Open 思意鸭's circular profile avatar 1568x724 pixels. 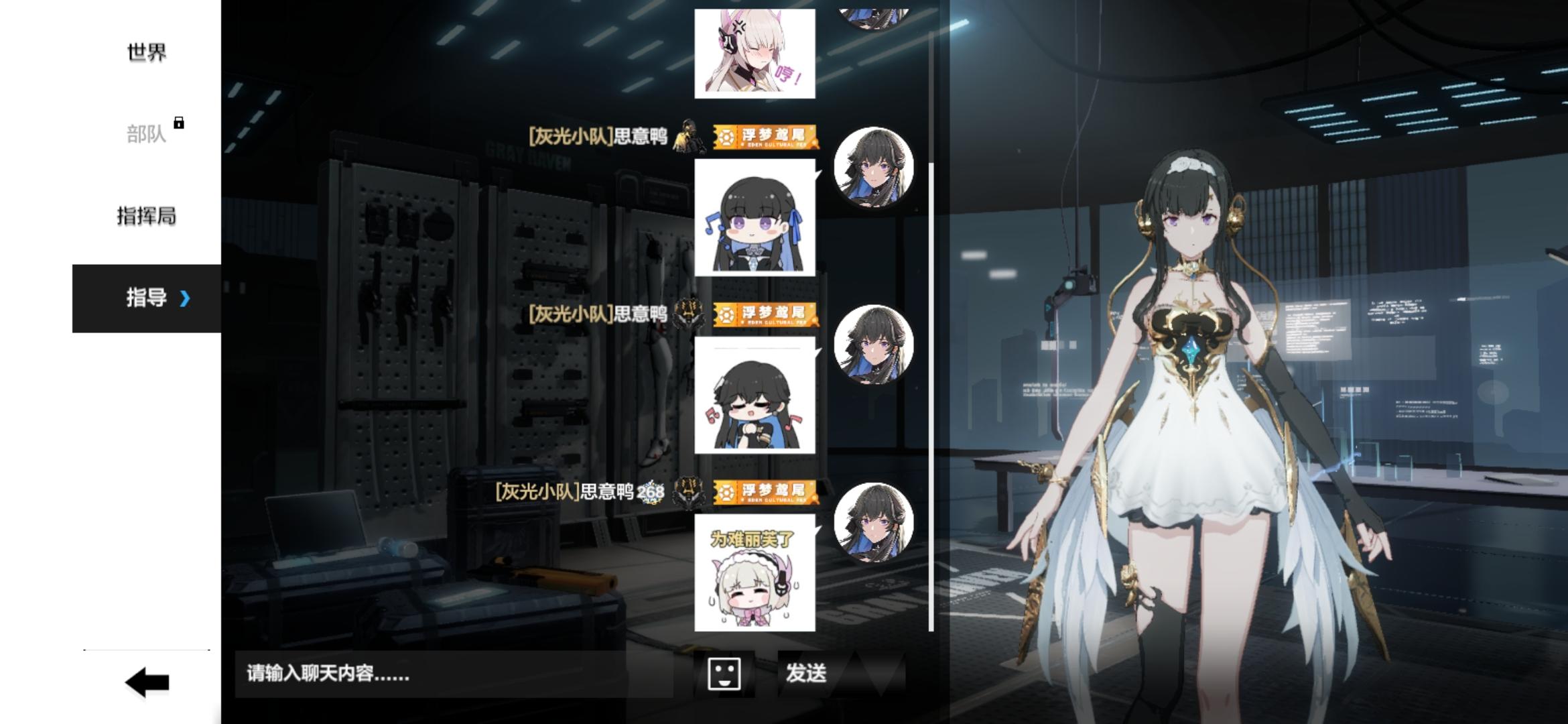coord(871,168)
